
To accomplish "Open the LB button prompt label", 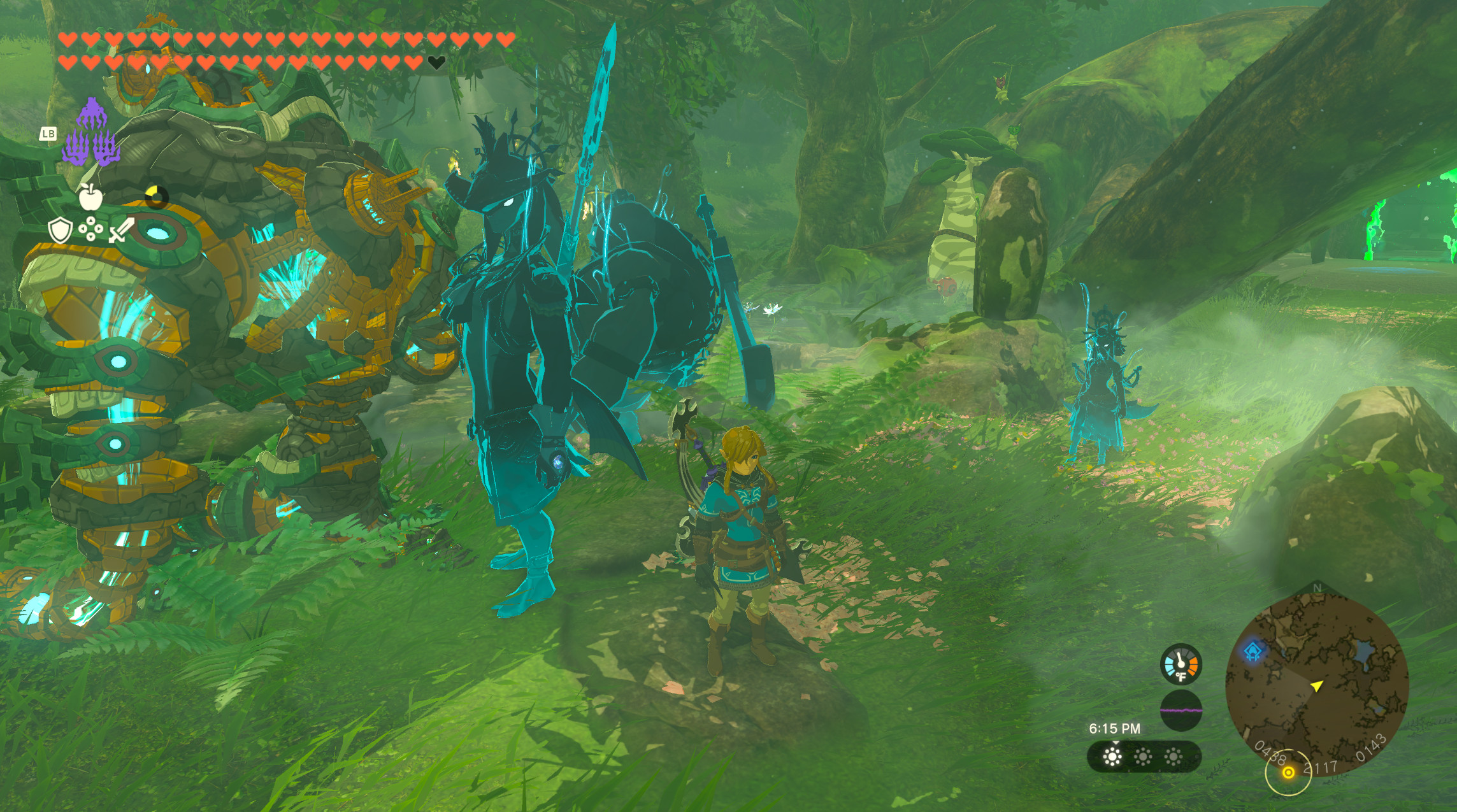I will 48,134.
